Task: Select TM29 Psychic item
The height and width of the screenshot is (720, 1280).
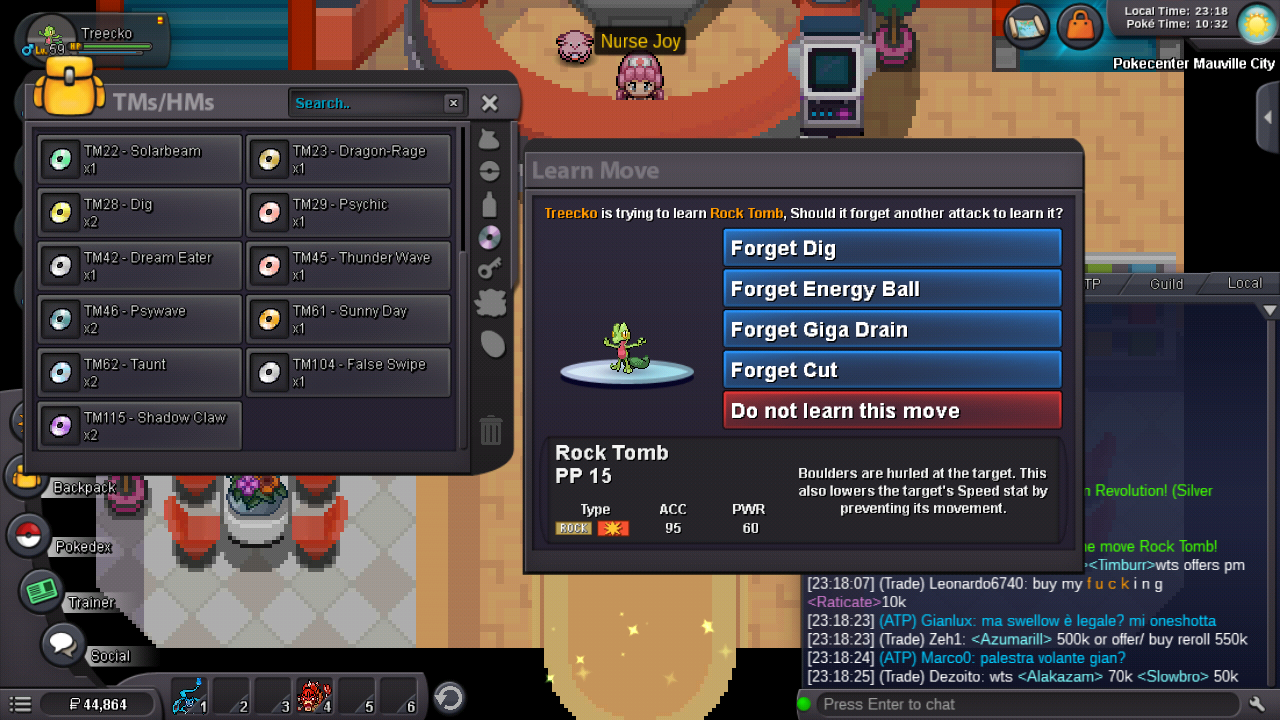Action: coord(348,212)
